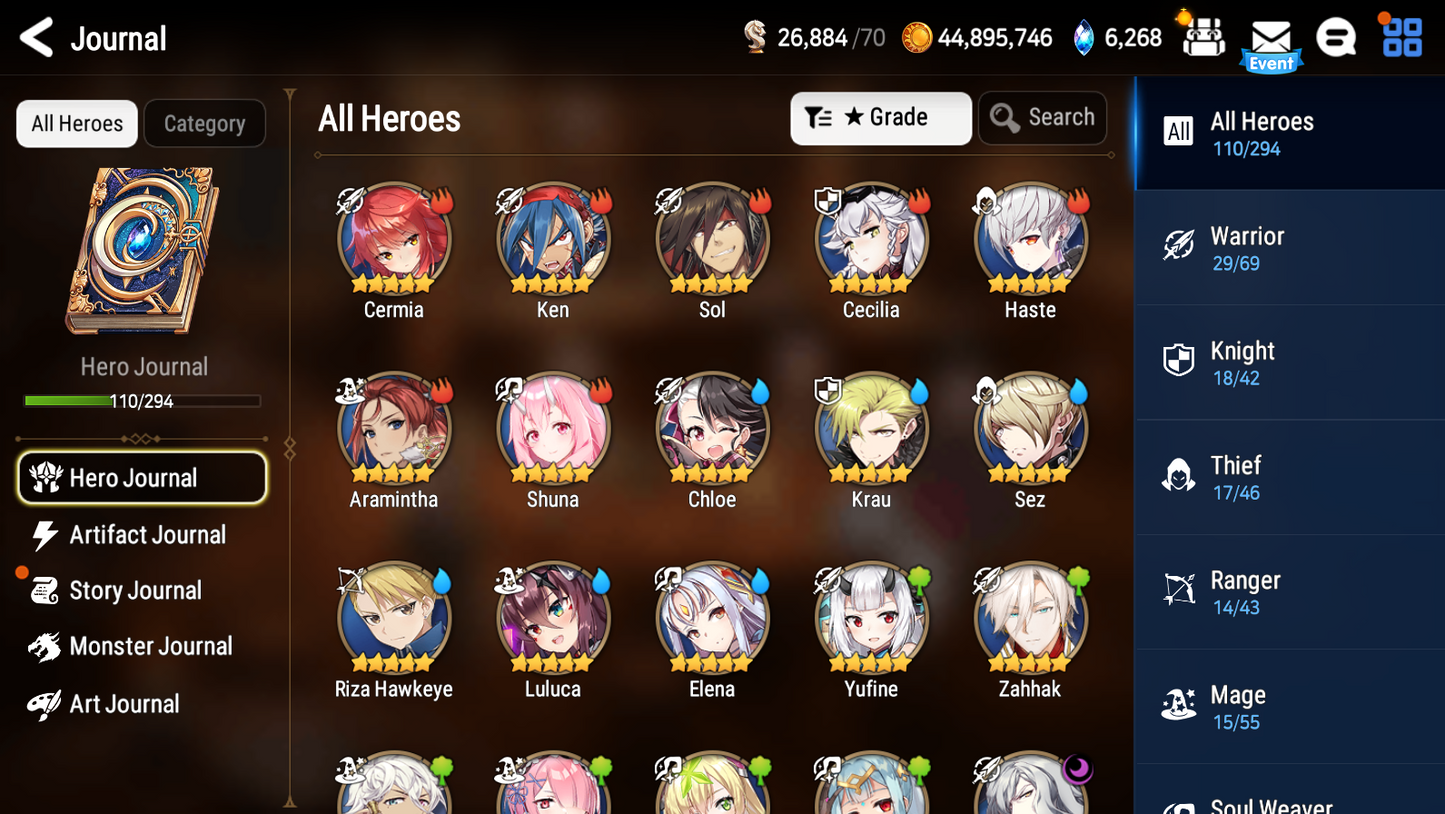Click the Hero Journal progress bar

(x=143, y=401)
